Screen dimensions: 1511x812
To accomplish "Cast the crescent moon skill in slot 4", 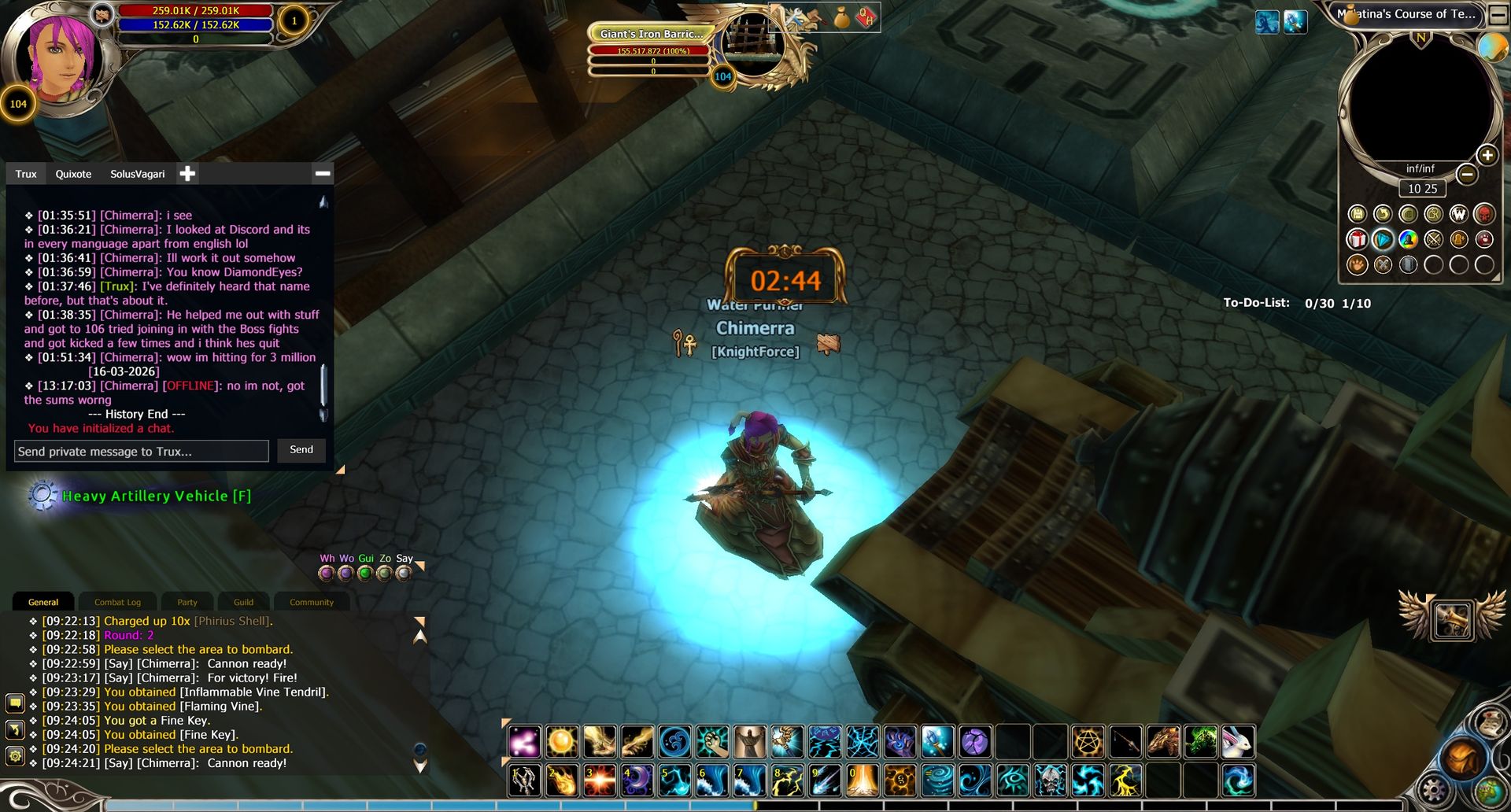I will click(637, 781).
